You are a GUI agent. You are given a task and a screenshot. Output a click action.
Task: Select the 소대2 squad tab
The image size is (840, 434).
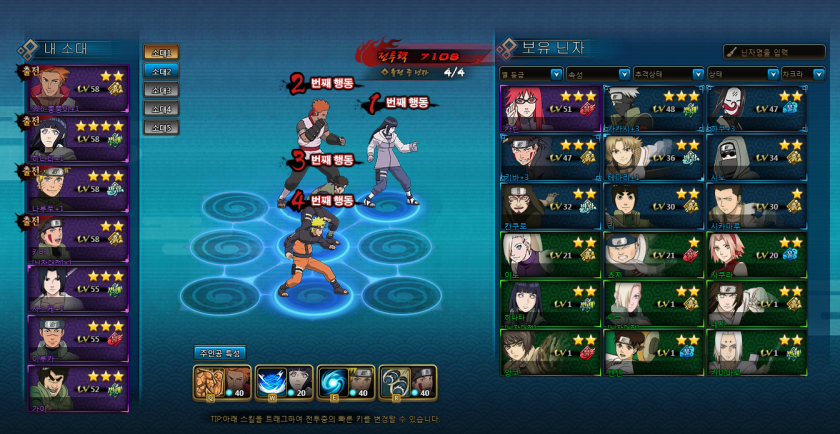point(160,71)
